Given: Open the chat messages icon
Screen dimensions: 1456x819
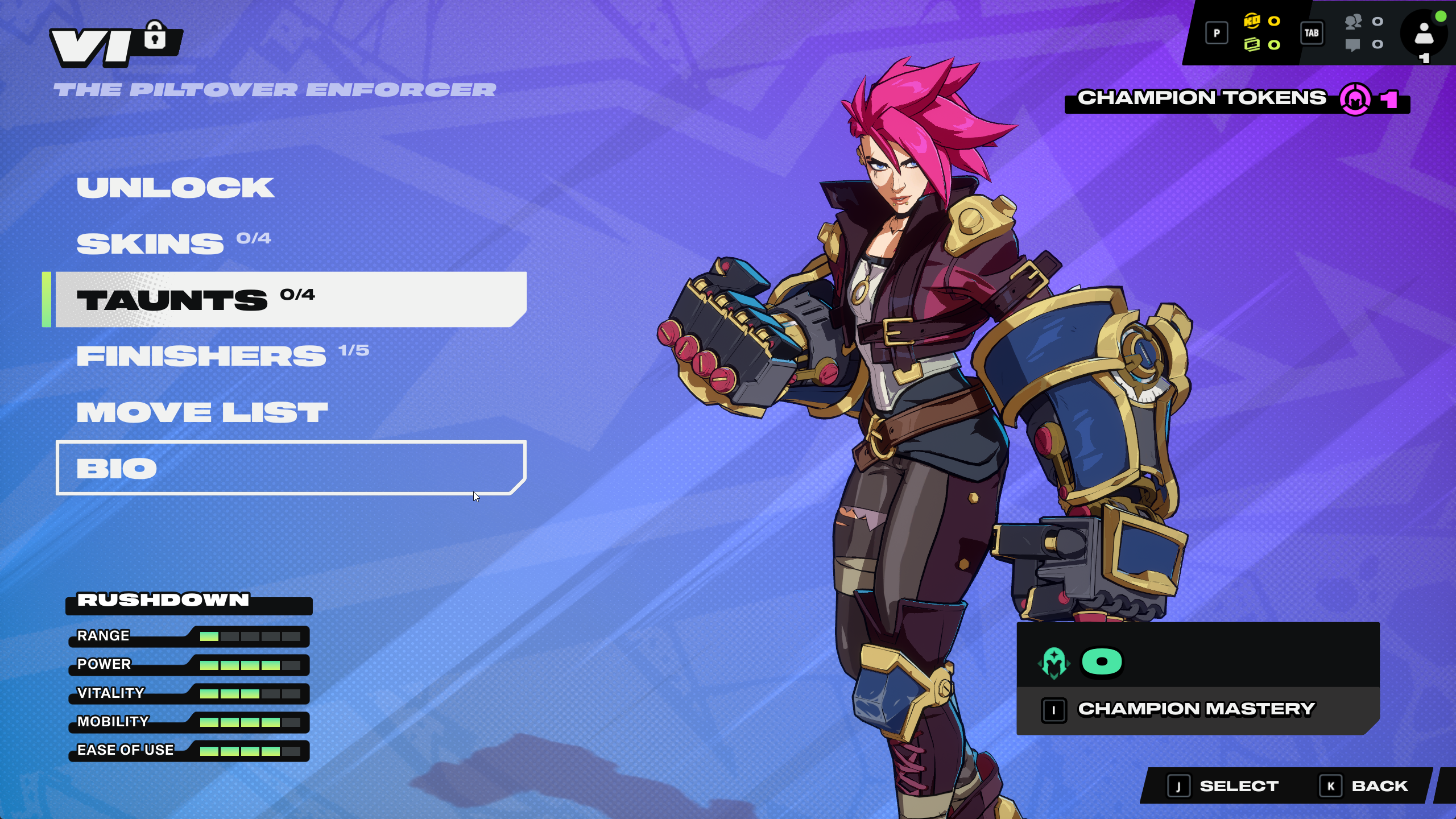Looking at the screenshot, I should (1353, 44).
